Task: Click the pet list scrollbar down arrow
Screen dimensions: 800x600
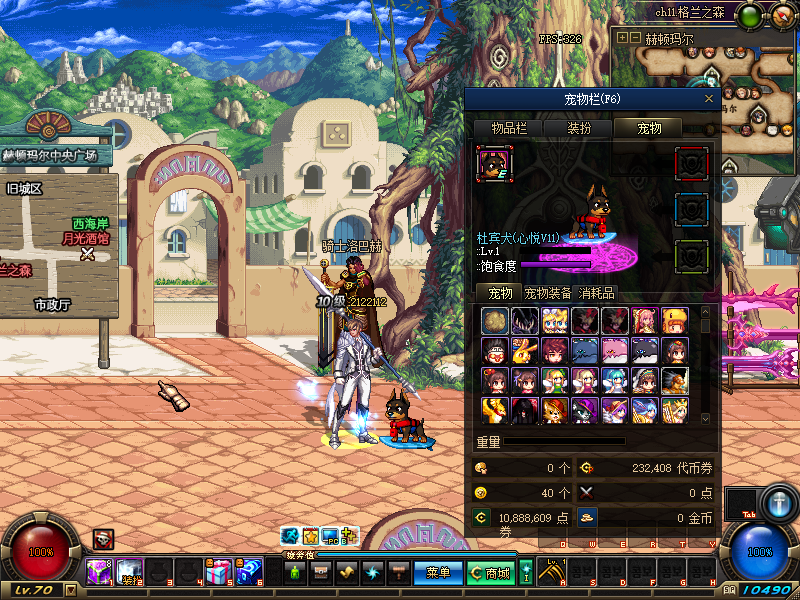Action: [705, 418]
